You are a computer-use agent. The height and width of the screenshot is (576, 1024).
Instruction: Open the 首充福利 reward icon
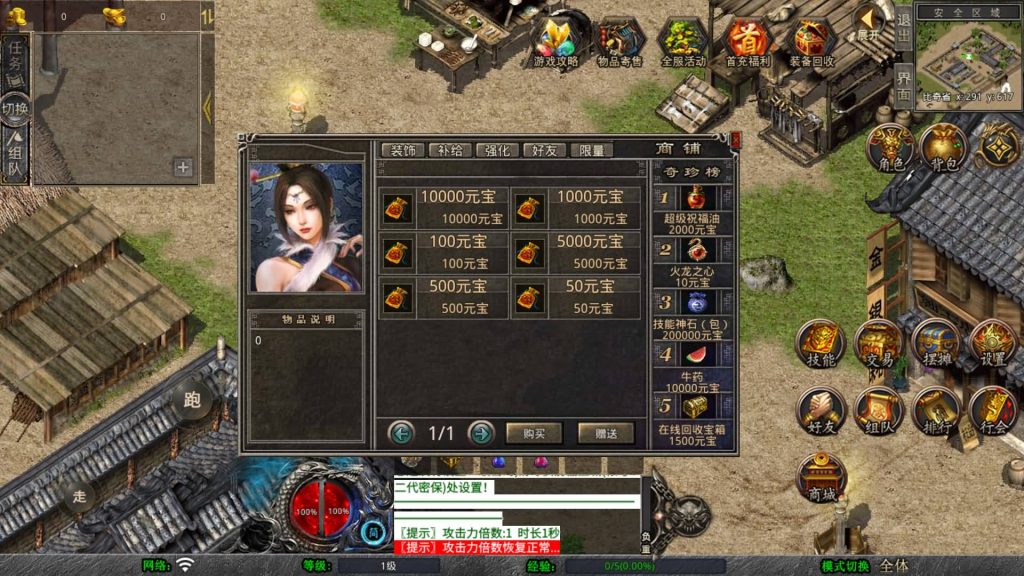747,43
